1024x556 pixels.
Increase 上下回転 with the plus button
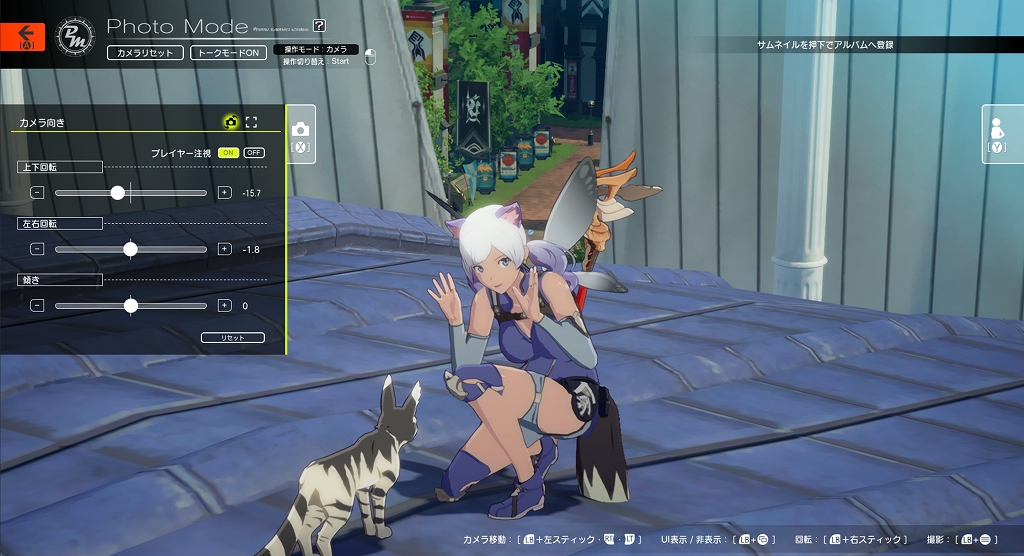tap(224, 192)
